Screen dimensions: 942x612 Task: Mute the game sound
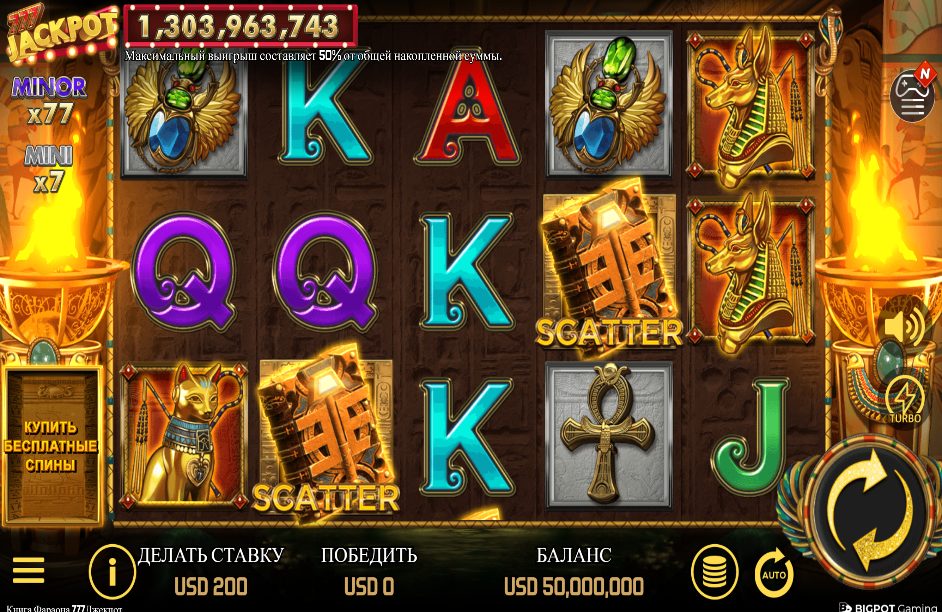click(904, 326)
